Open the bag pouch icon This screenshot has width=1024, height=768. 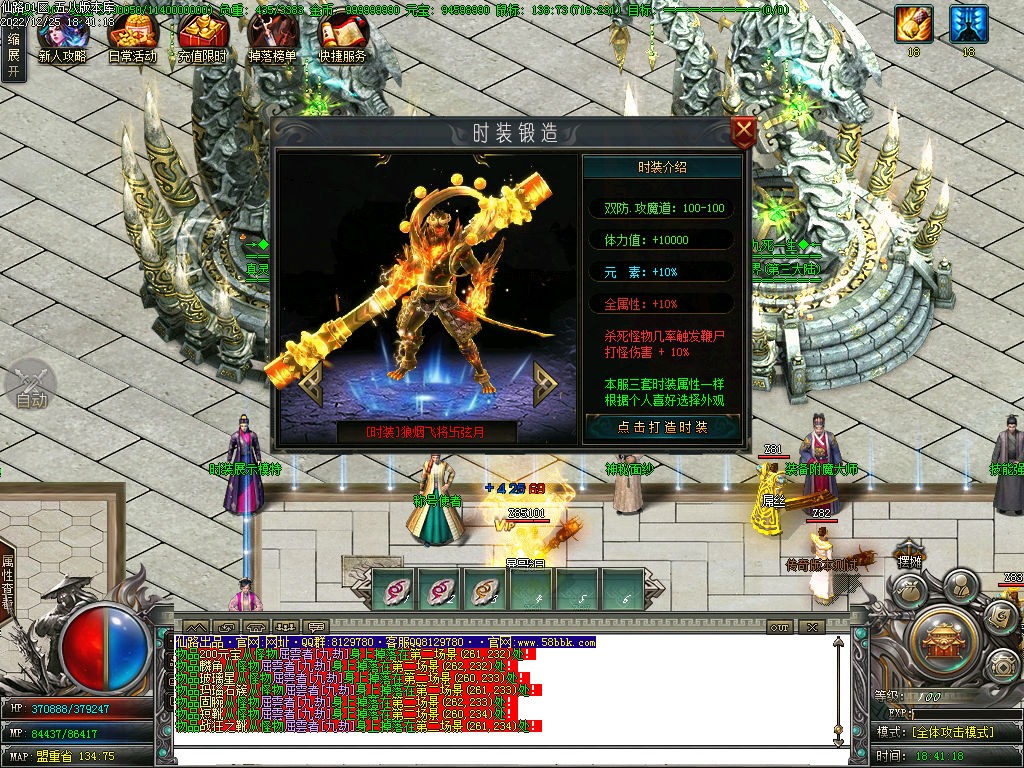pyautogui.click(x=908, y=592)
